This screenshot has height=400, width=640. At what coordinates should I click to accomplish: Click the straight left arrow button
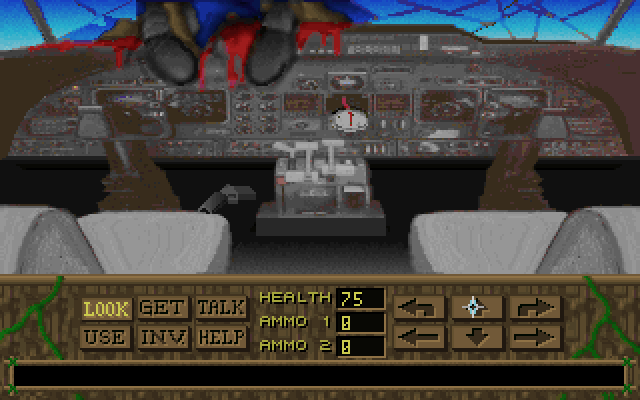click(419, 337)
